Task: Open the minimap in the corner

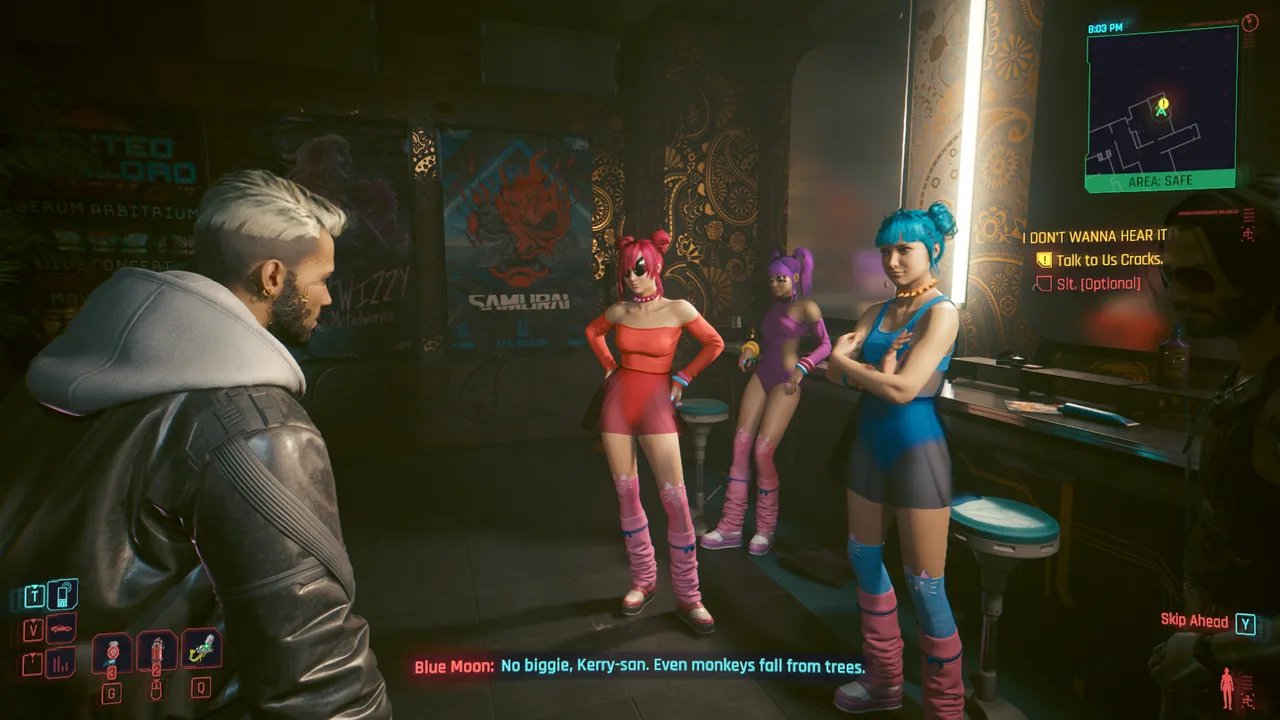Action: point(1161,106)
